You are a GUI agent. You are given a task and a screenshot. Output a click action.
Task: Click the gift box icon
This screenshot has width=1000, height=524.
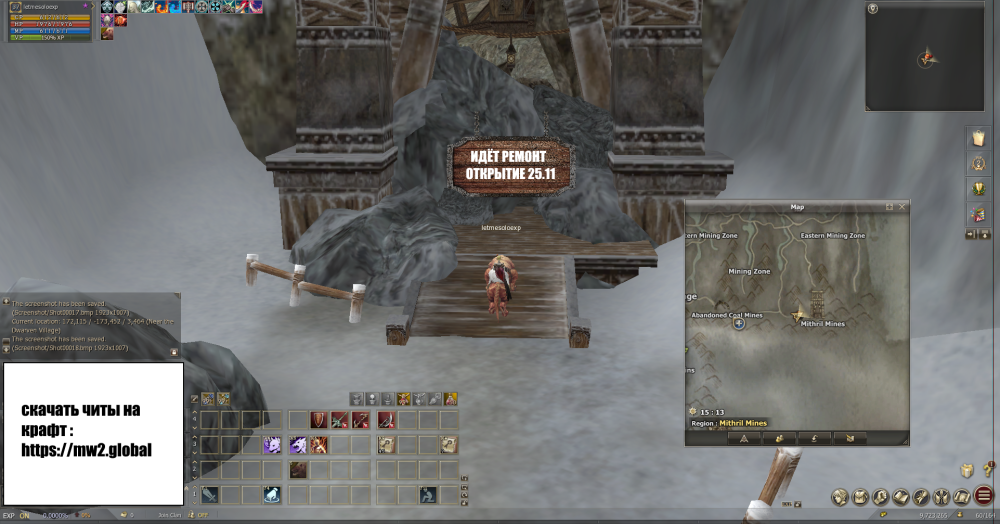point(968,470)
